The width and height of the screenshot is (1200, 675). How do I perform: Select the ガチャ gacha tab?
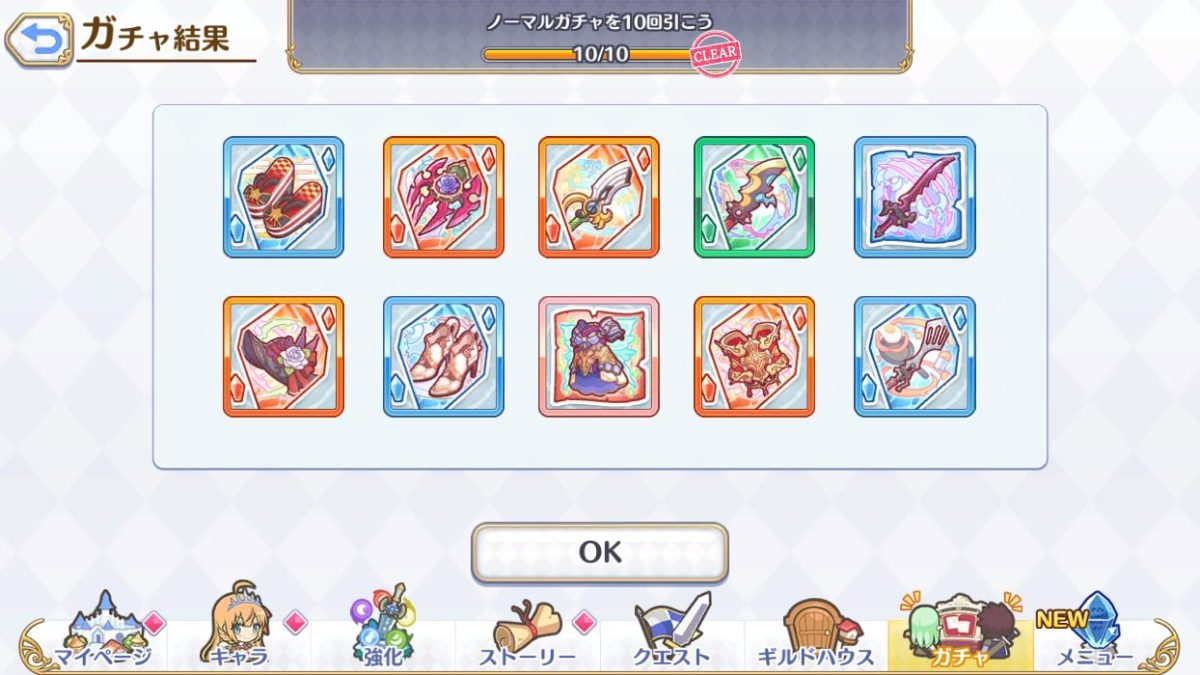tap(959, 630)
